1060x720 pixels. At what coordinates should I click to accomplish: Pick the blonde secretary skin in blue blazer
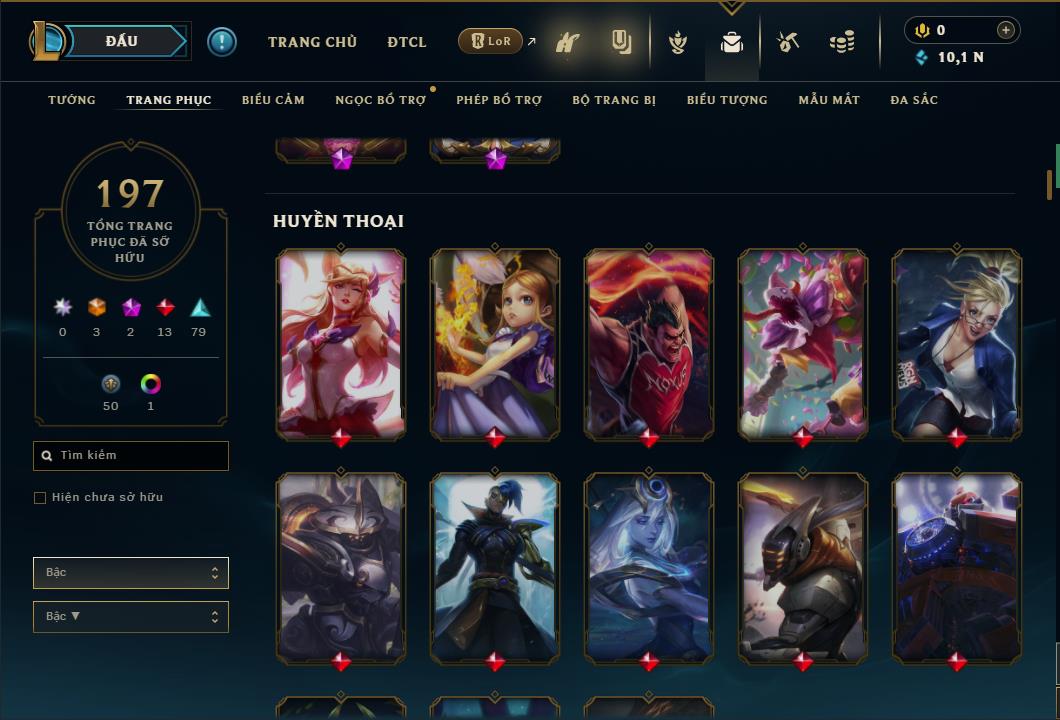957,343
